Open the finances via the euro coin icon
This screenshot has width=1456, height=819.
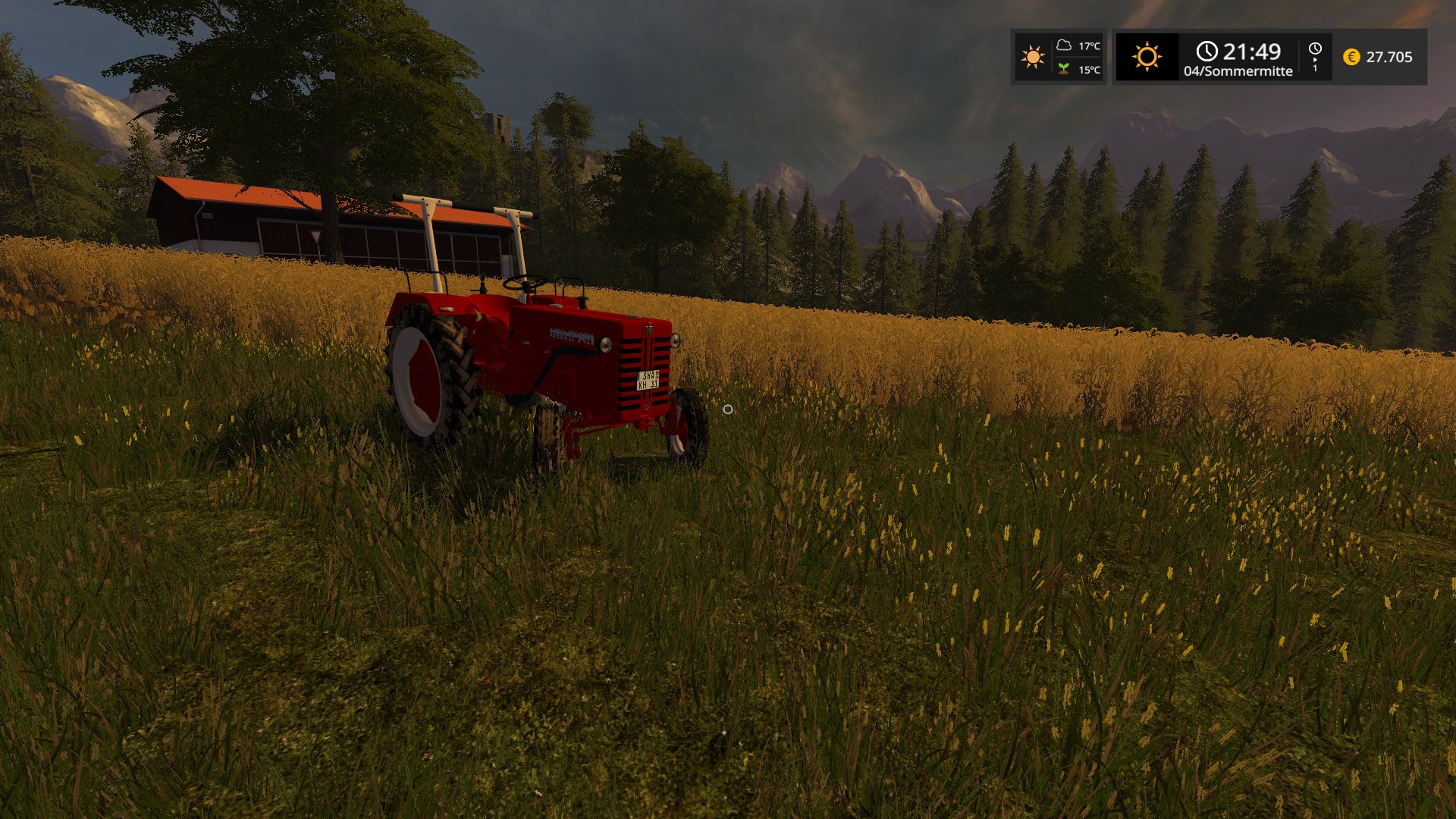point(1351,57)
